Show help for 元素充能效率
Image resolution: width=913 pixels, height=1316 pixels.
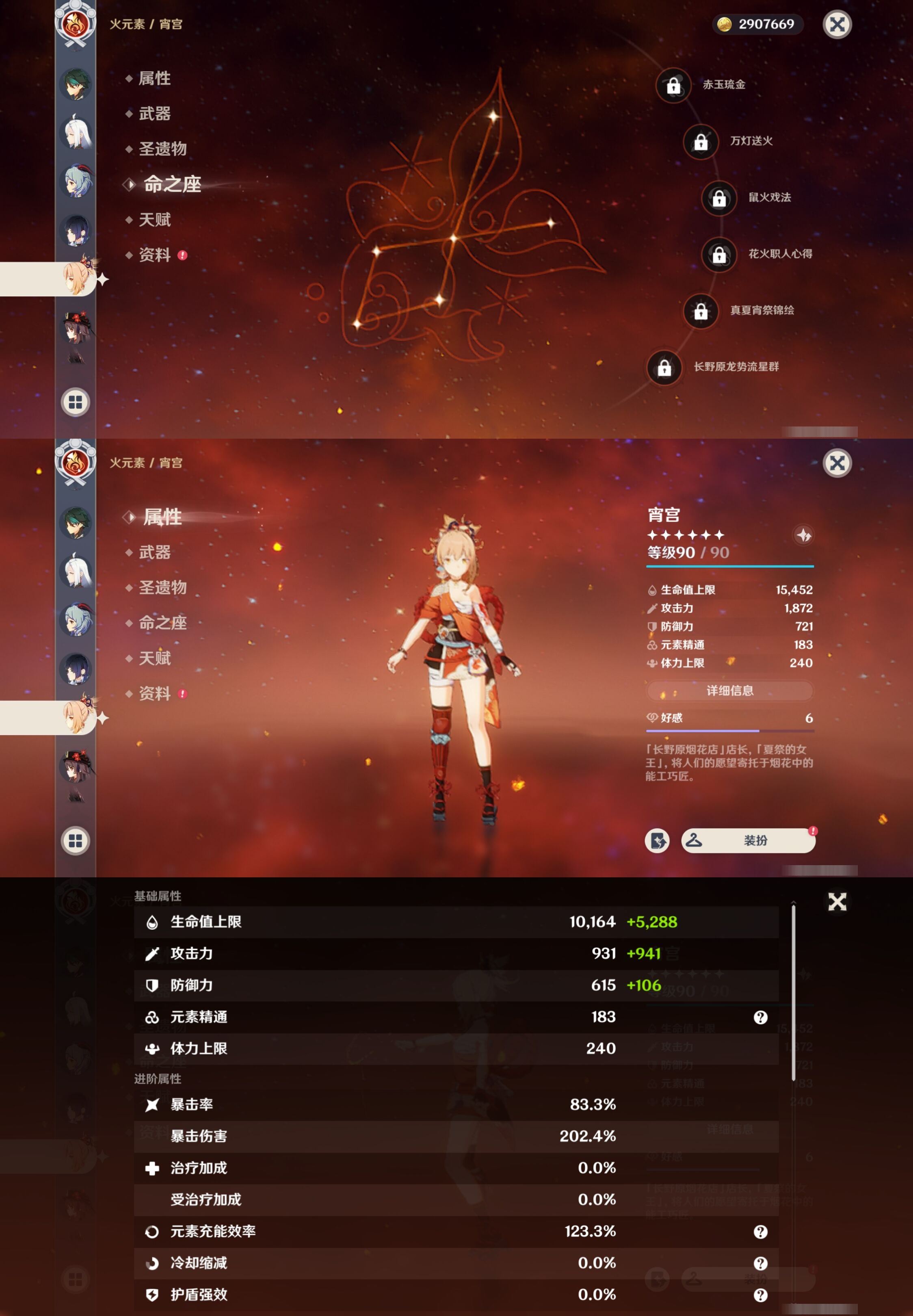(x=760, y=1232)
